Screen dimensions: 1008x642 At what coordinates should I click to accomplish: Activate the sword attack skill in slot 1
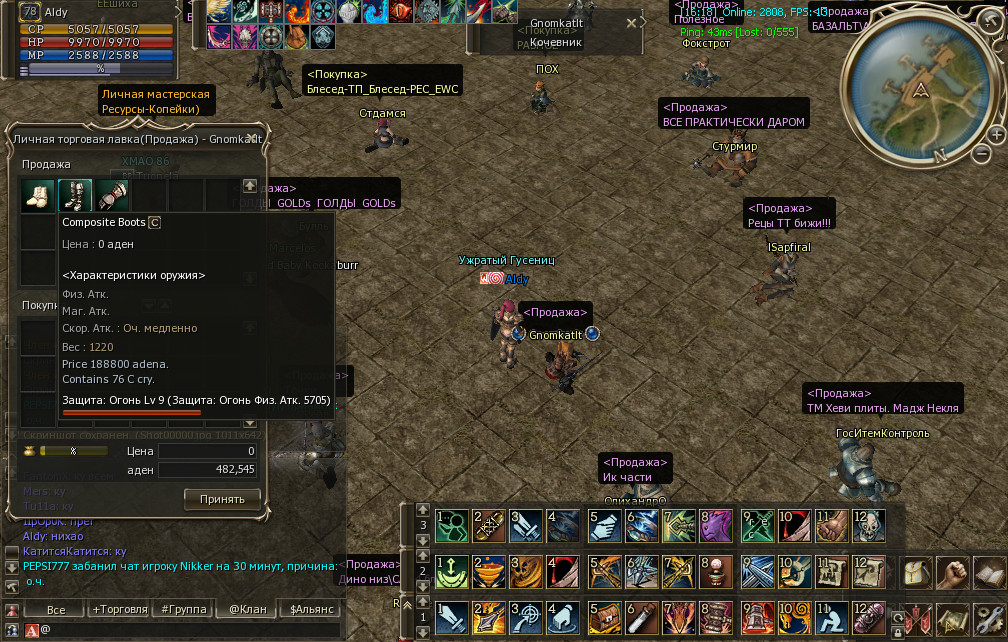point(452,618)
